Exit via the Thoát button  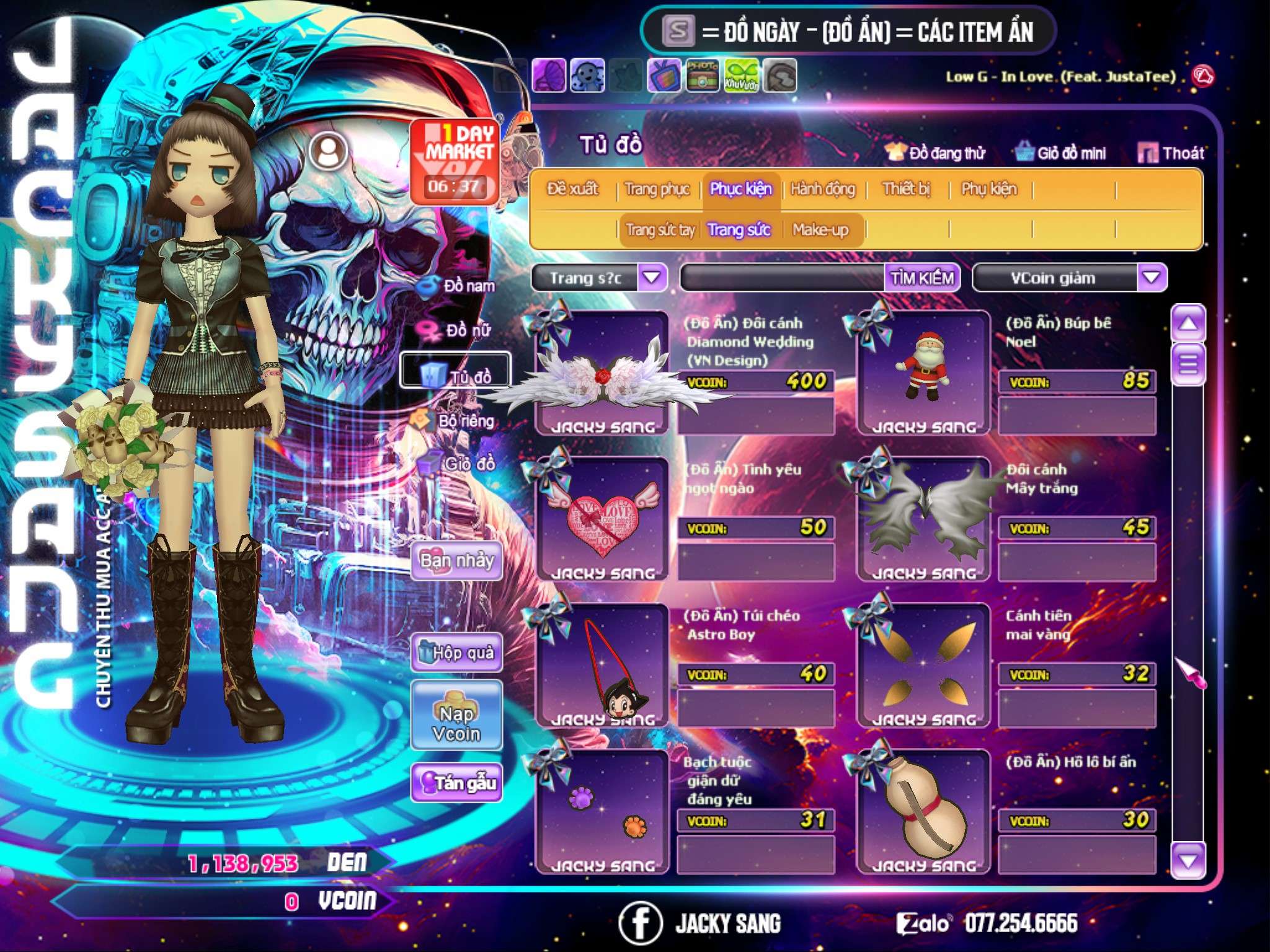1171,153
